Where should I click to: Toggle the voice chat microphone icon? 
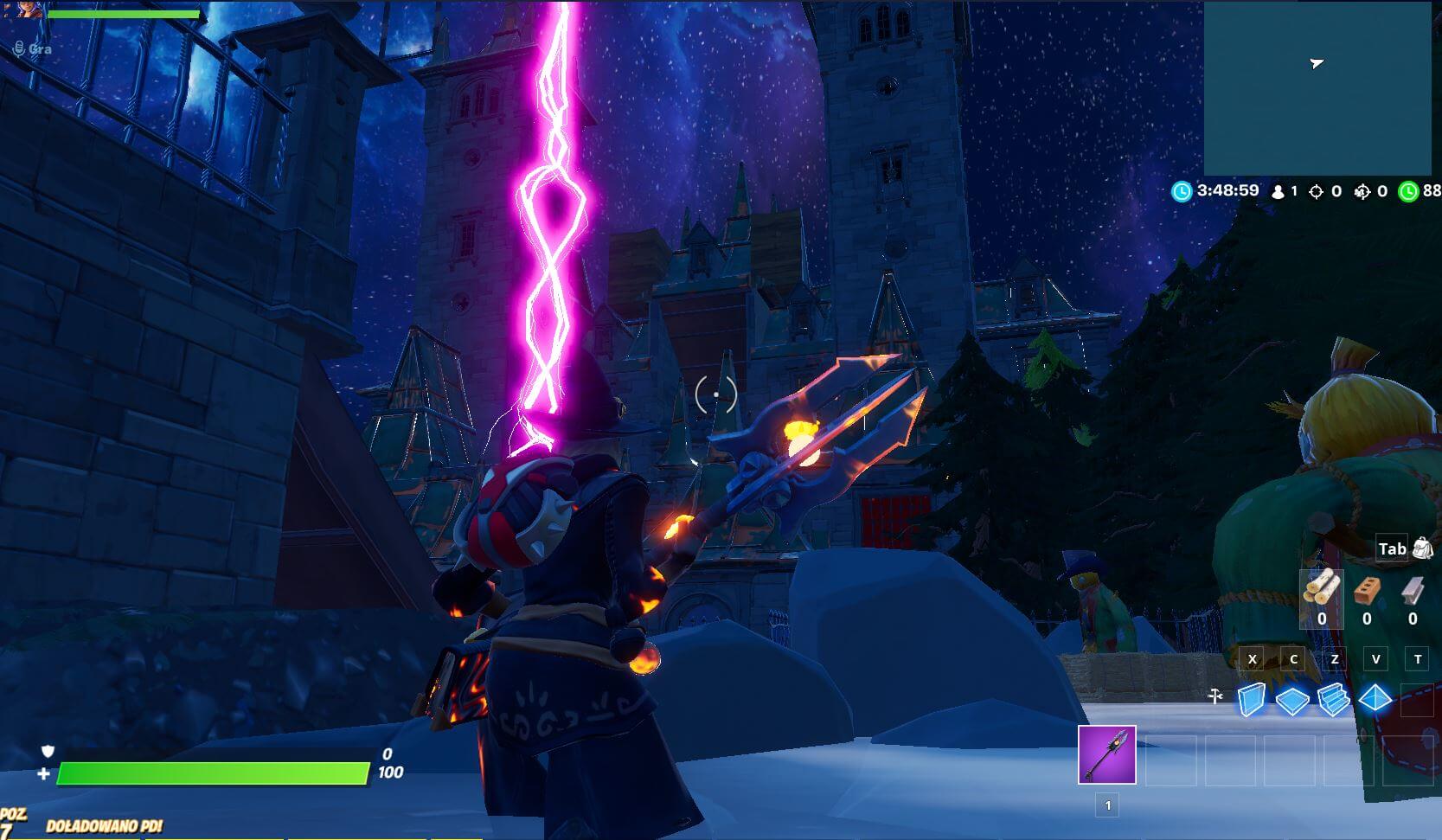[19, 49]
